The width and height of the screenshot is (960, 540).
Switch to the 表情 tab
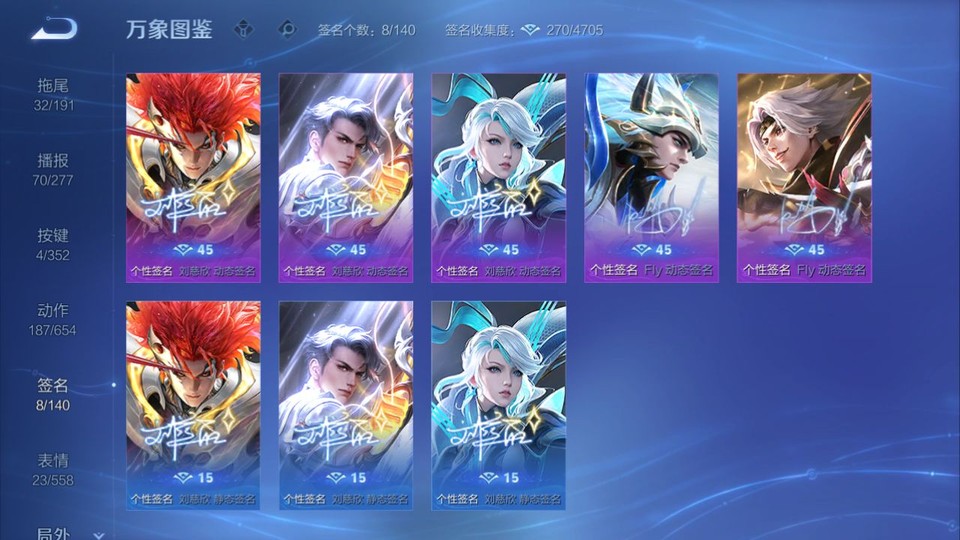click(53, 469)
